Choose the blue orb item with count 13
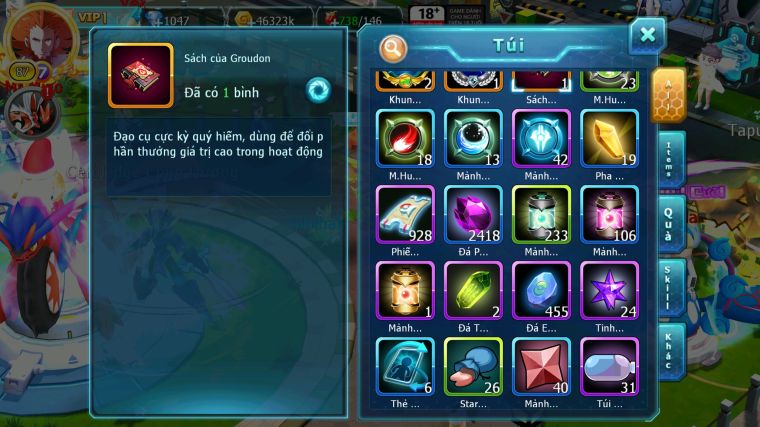The height and width of the screenshot is (427, 760). [x=473, y=138]
